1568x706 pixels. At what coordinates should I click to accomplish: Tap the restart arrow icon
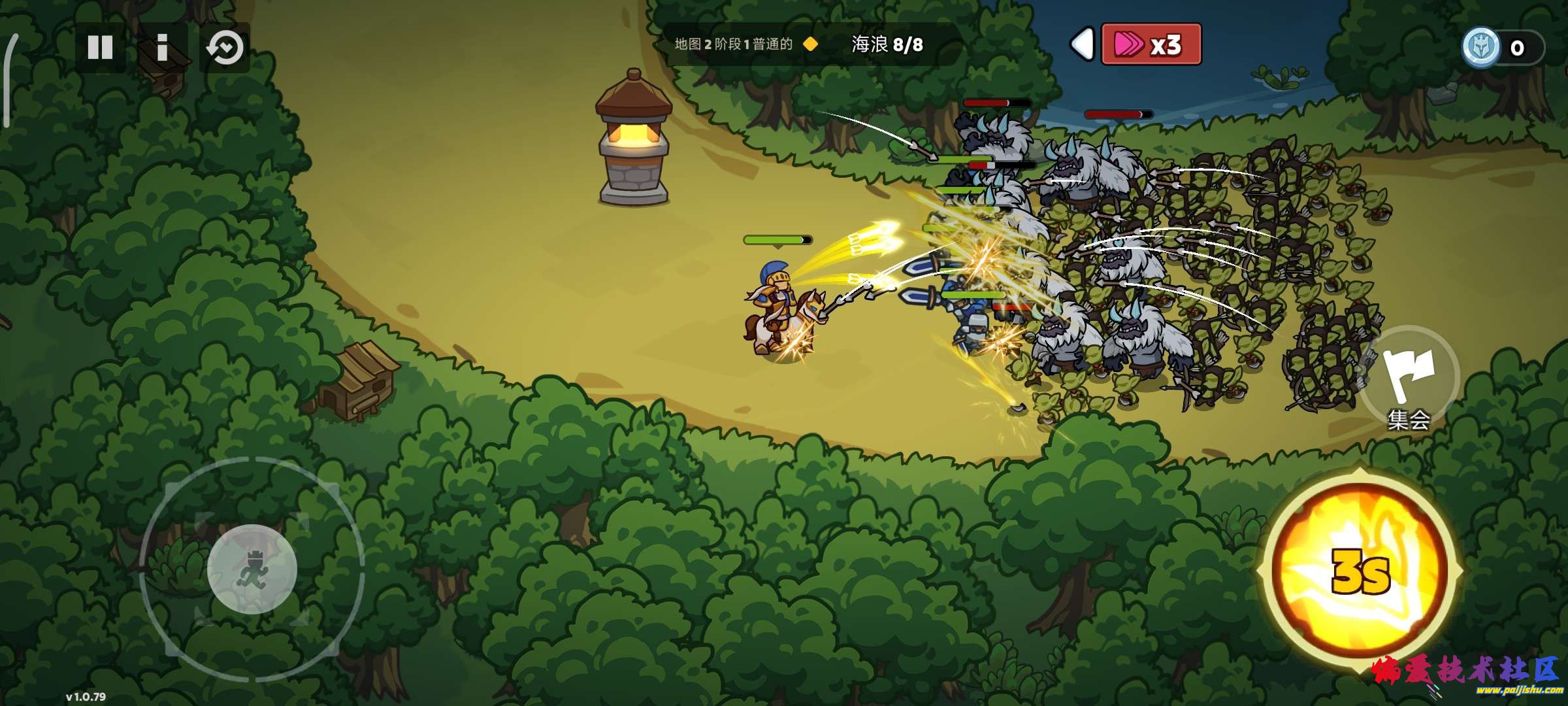point(225,48)
